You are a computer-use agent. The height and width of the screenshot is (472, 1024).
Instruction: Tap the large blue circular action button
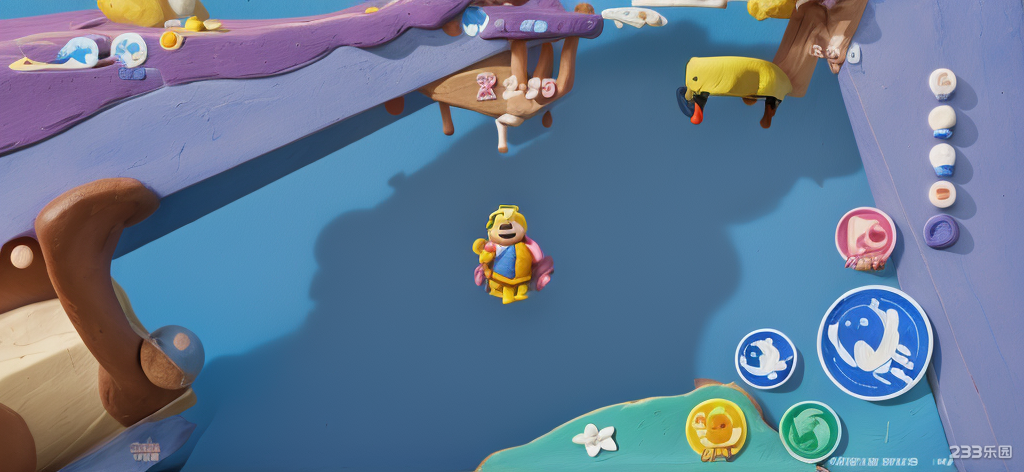coord(875,342)
